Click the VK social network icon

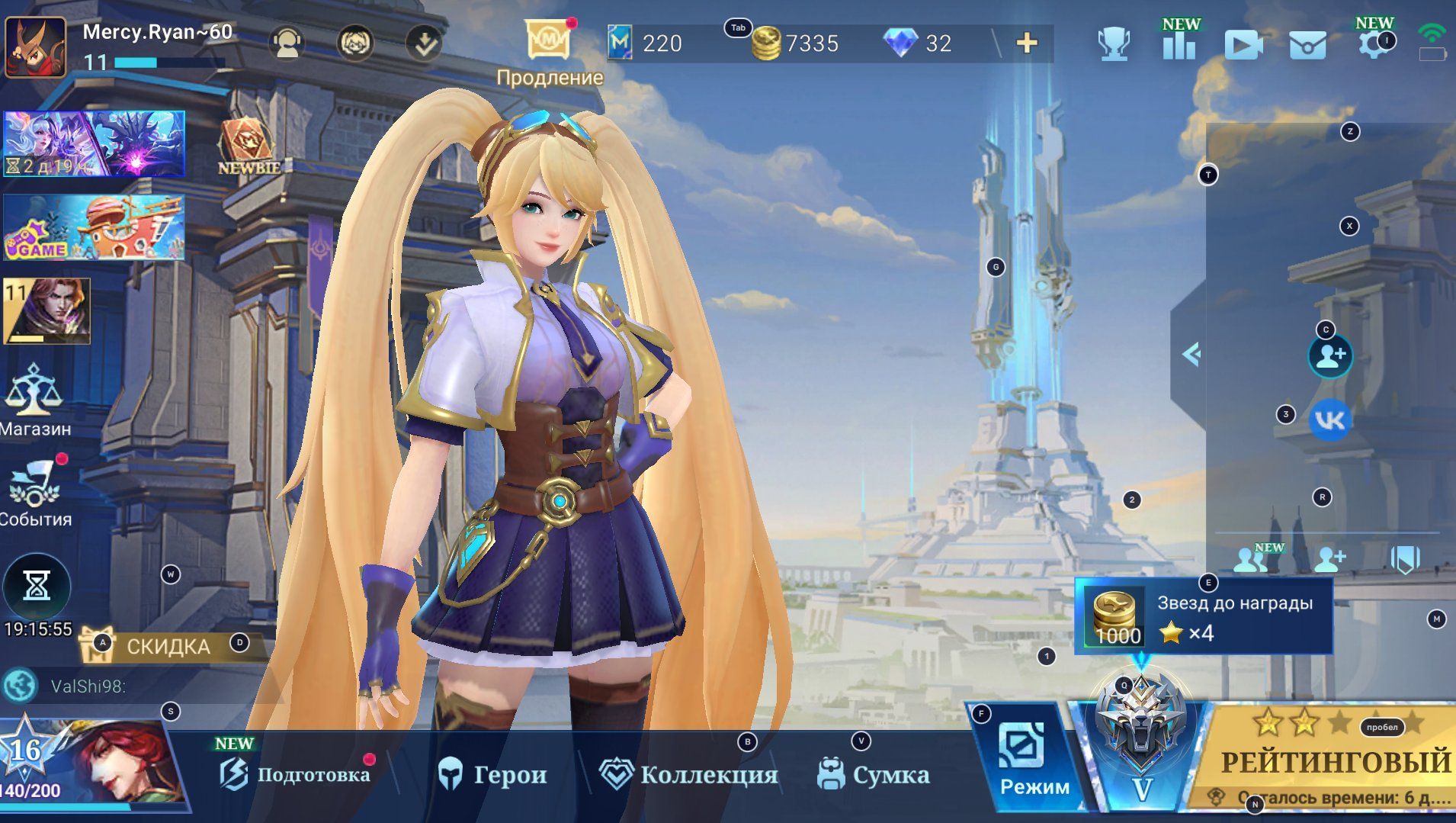coord(1330,420)
